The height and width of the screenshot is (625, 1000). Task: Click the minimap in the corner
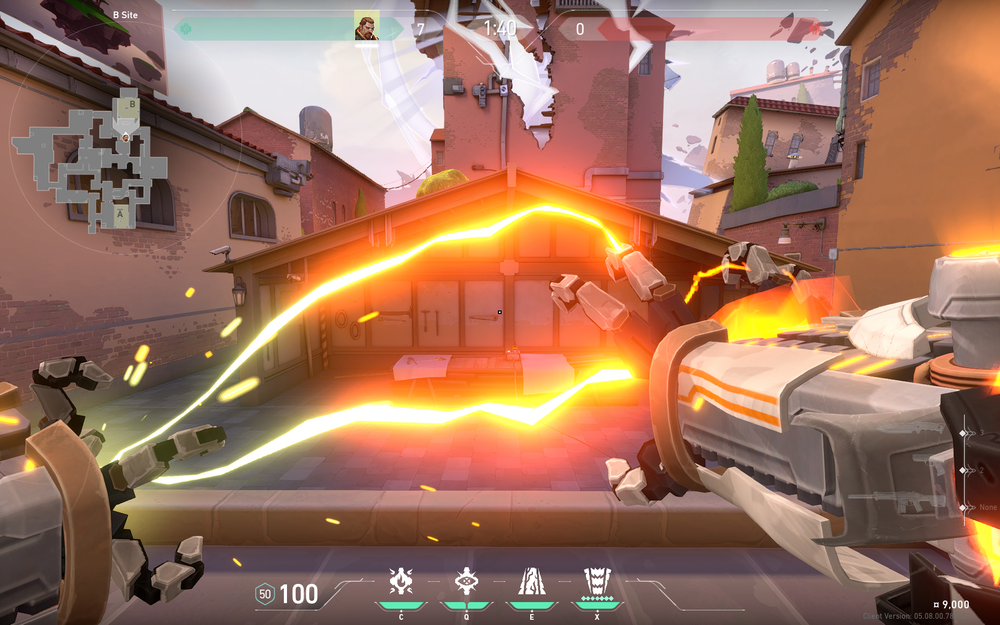(92, 160)
